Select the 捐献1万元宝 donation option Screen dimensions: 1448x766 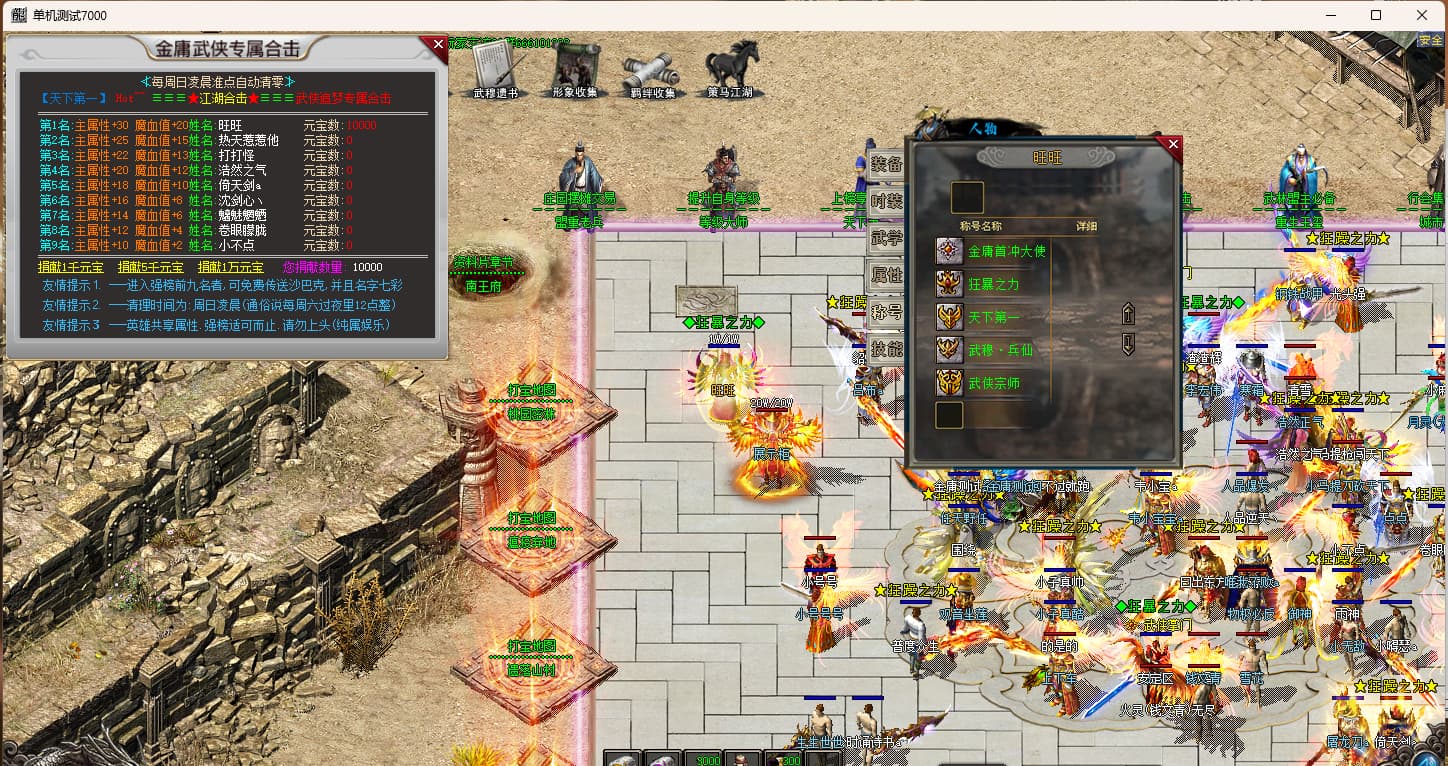pyautogui.click(x=230, y=267)
